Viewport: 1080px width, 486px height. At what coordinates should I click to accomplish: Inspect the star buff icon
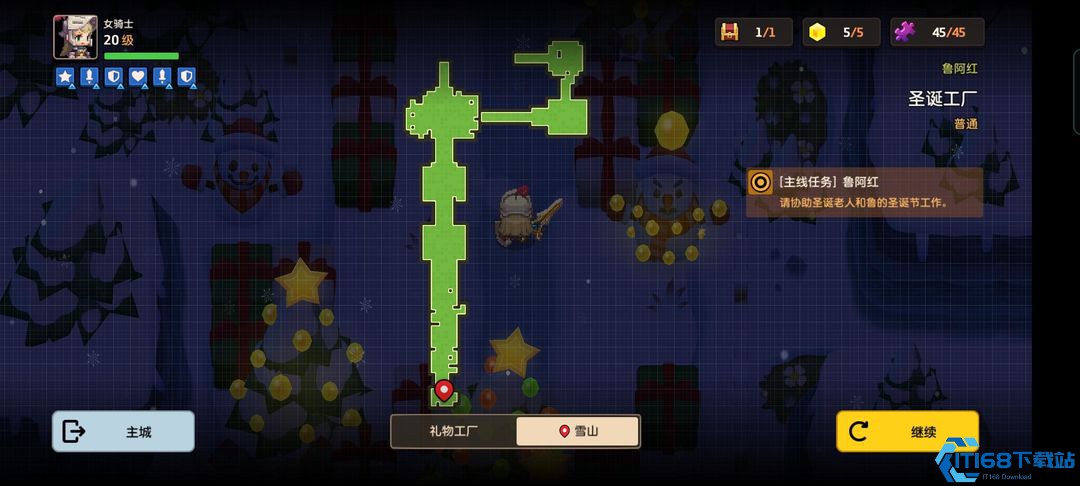click(65, 76)
